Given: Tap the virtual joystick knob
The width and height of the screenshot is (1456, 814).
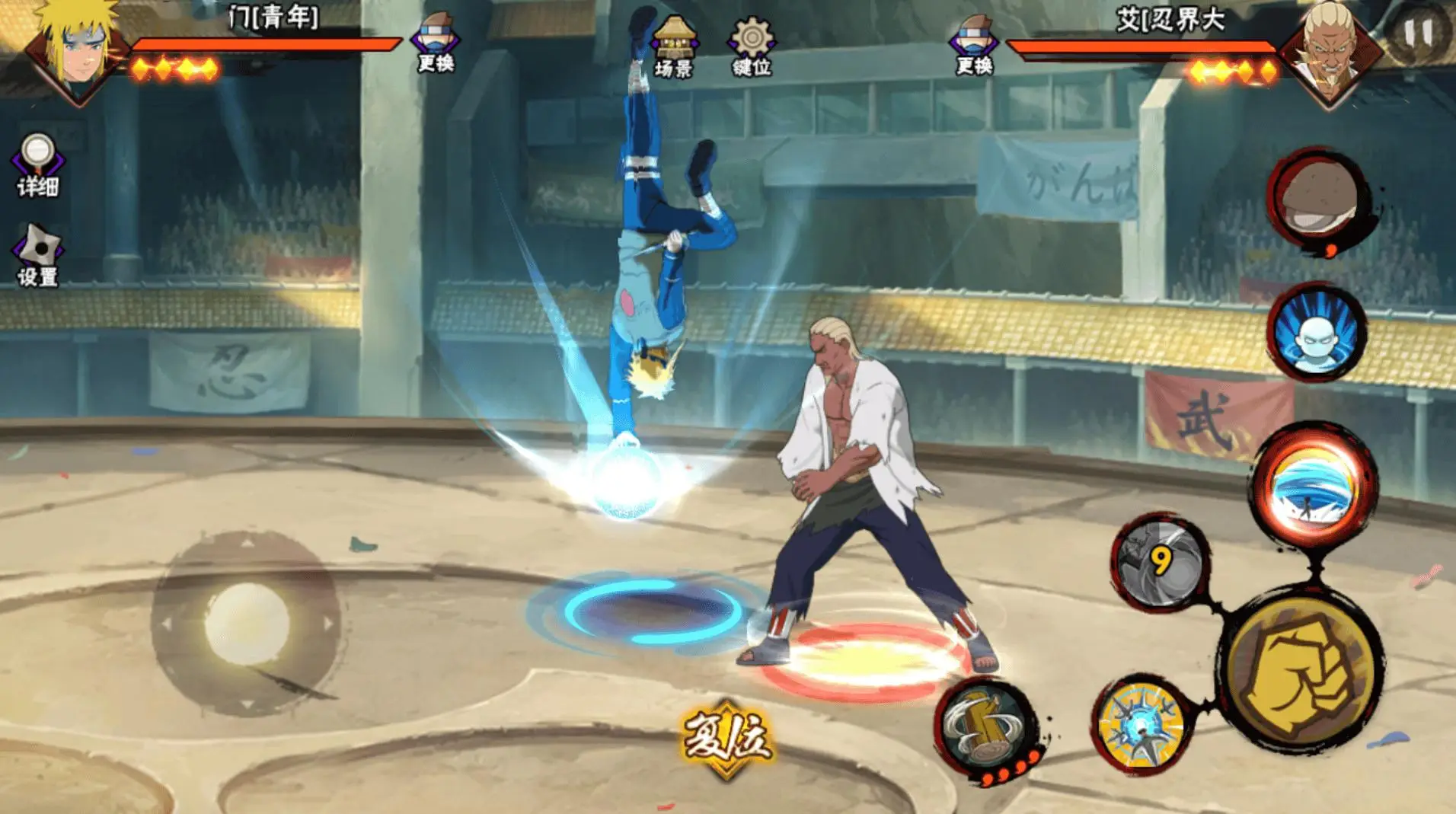Looking at the screenshot, I should [x=246, y=624].
